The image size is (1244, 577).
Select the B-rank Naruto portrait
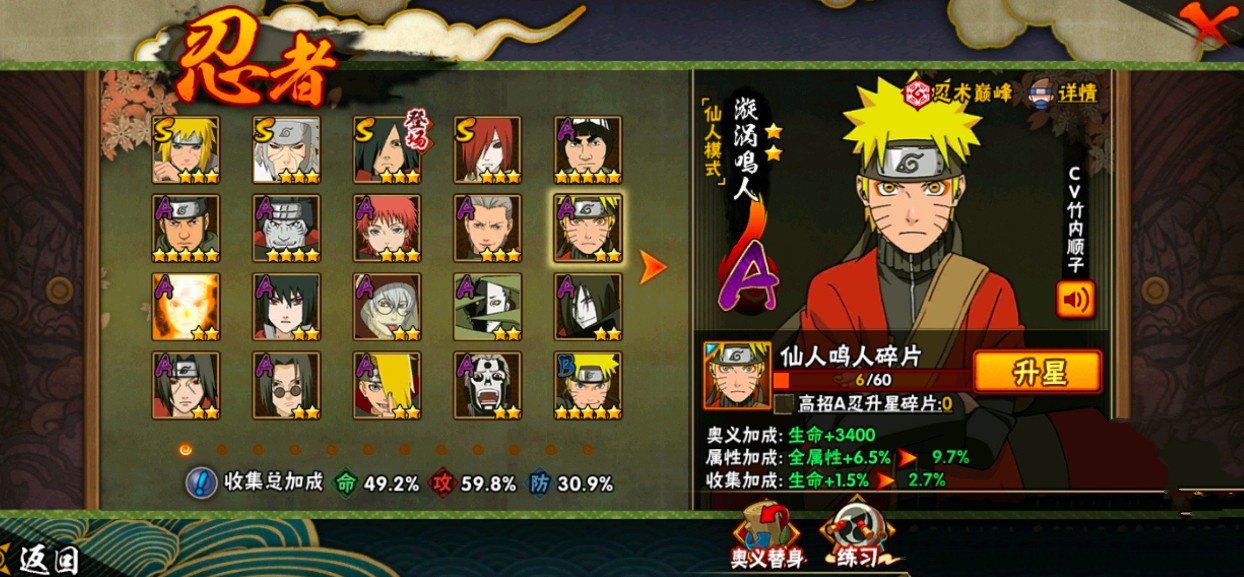coord(588,385)
